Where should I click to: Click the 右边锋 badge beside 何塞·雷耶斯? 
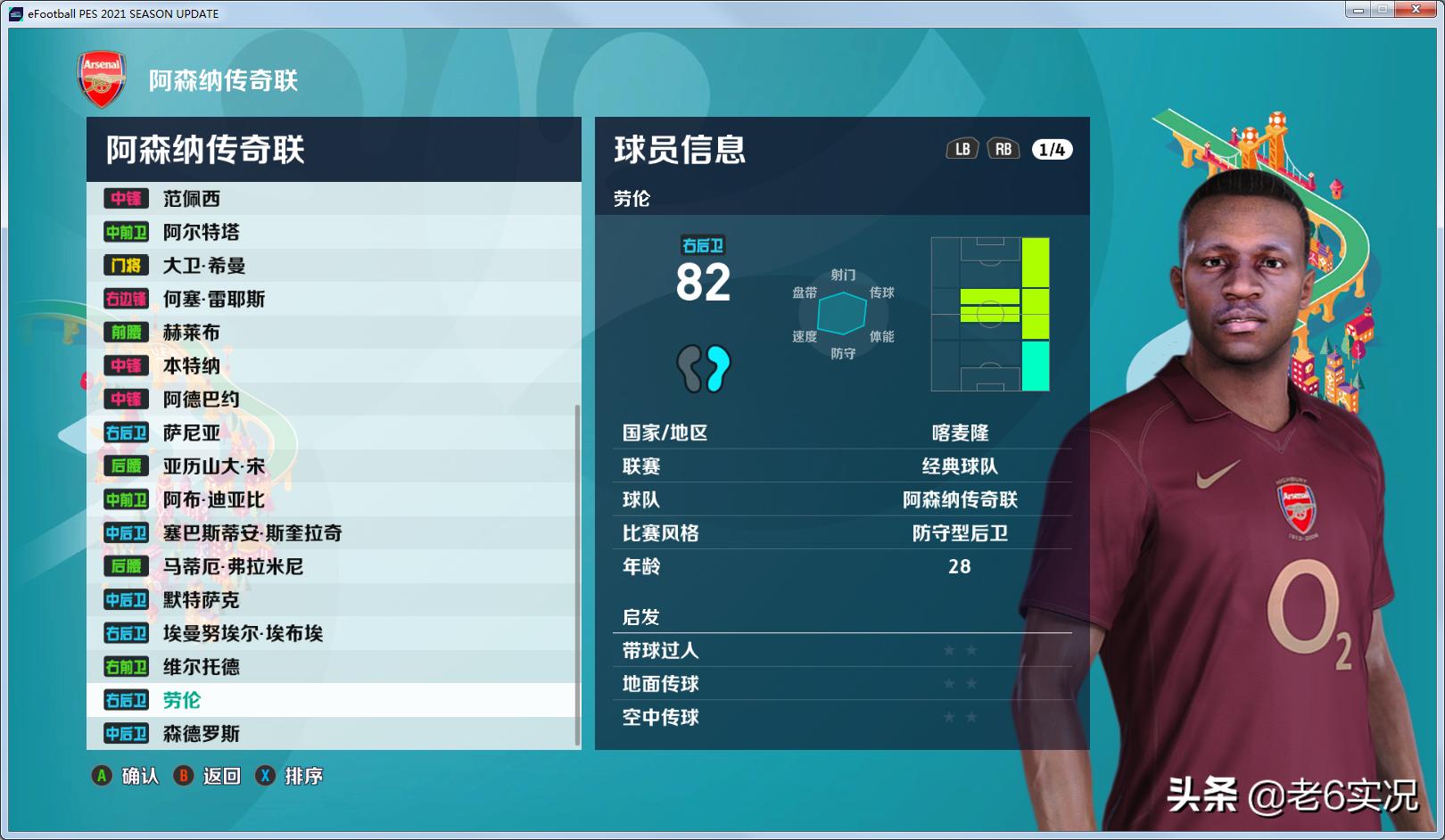tap(126, 300)
